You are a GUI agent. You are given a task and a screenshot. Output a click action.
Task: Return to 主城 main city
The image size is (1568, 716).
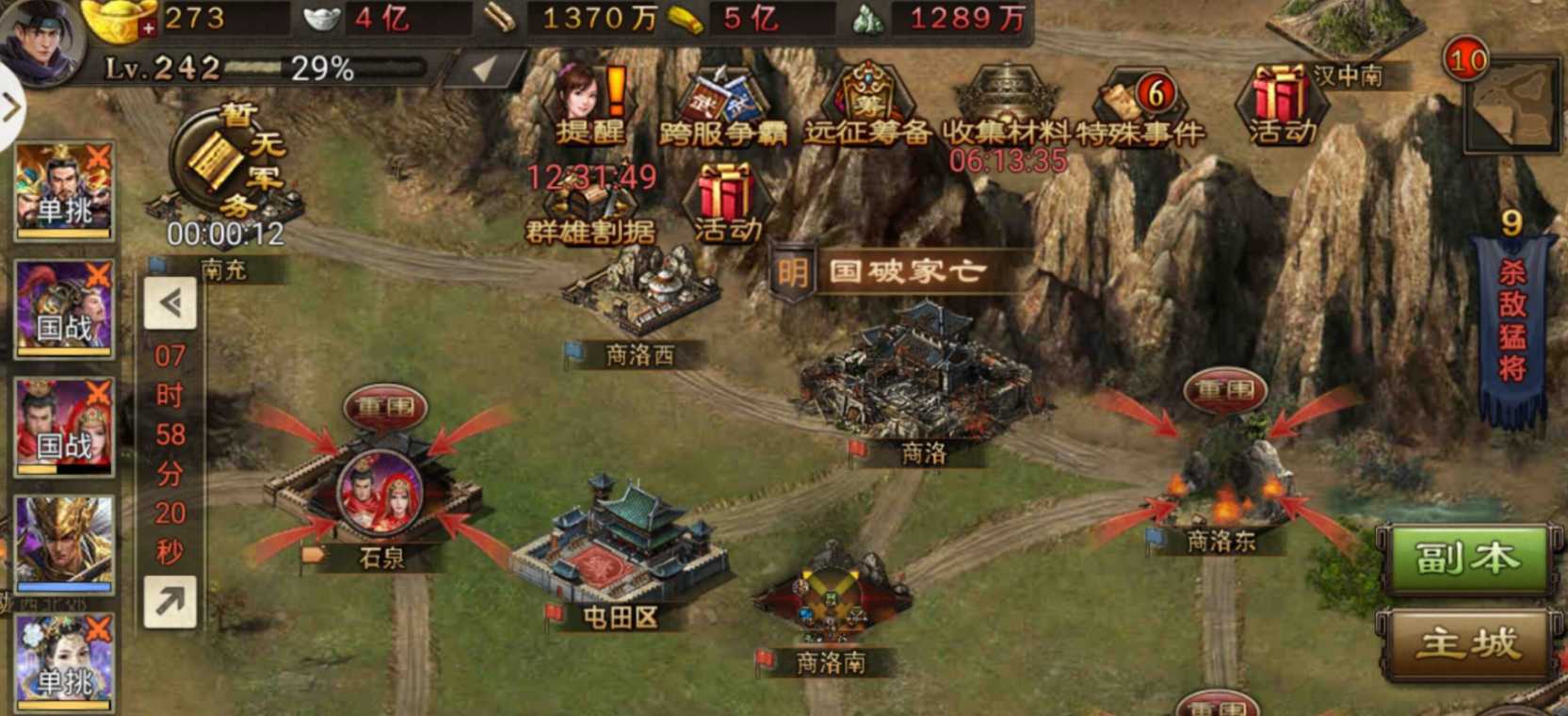[x=1470, y=644]
